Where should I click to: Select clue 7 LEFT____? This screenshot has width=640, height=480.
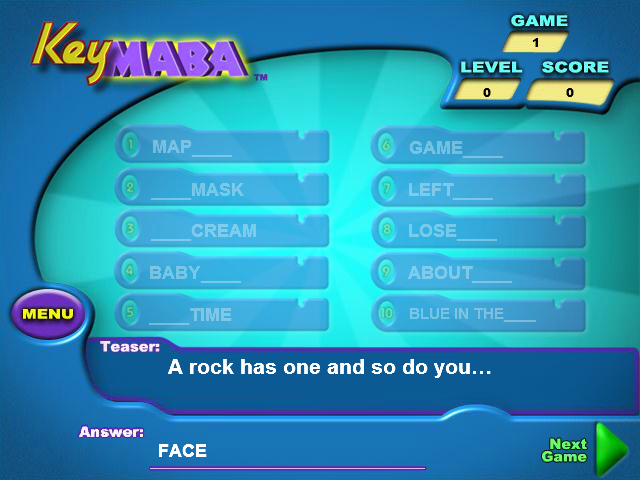coord(479,189)
